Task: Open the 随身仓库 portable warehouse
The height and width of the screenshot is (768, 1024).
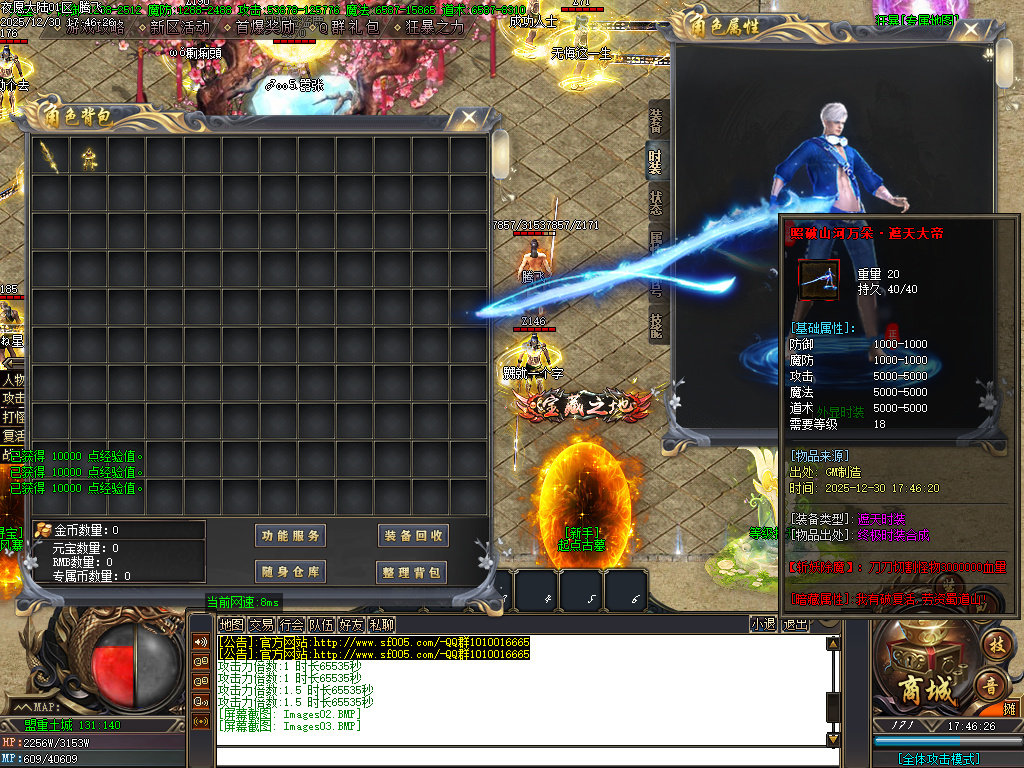Action: (x=291, y=572)
